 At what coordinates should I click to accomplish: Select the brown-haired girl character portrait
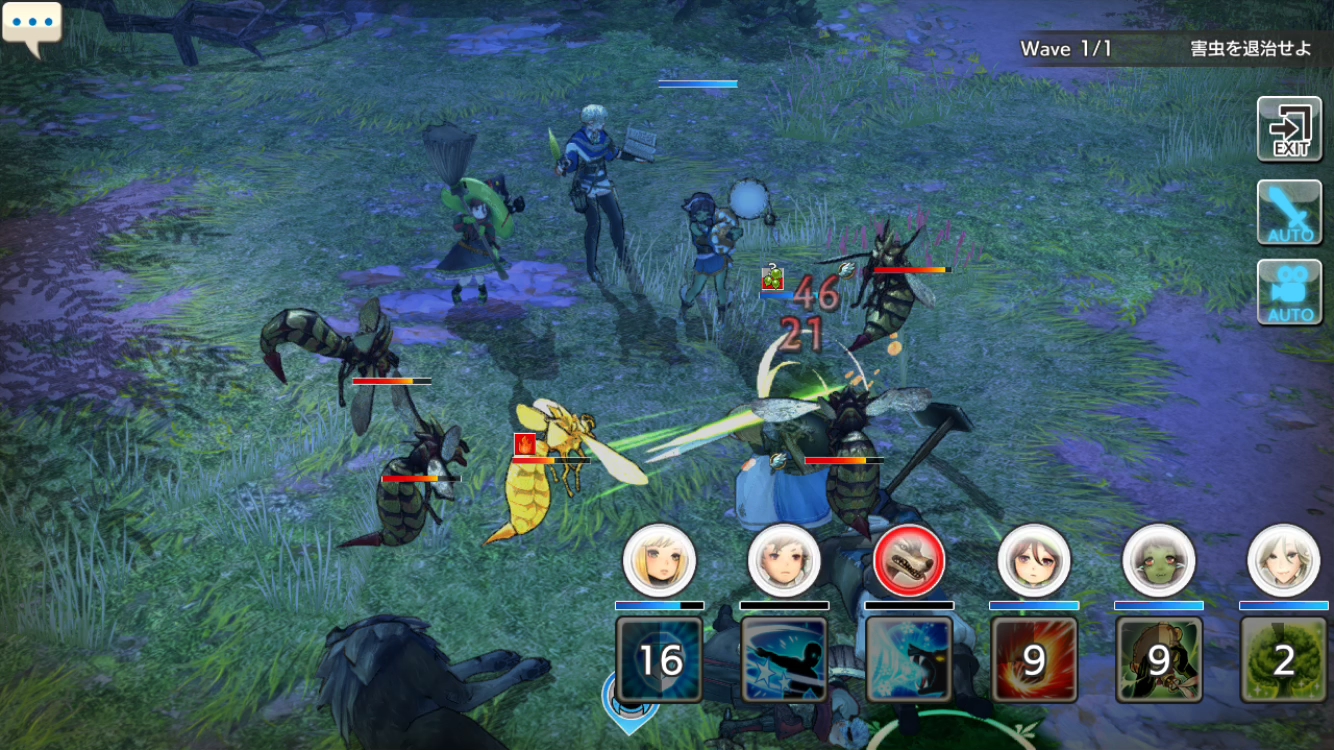1034,560
